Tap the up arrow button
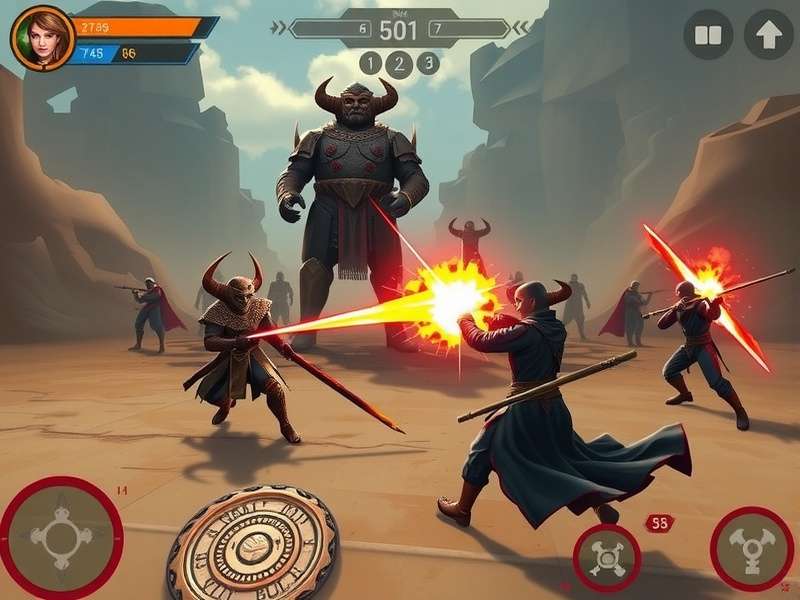 click(x=768, y=35)
